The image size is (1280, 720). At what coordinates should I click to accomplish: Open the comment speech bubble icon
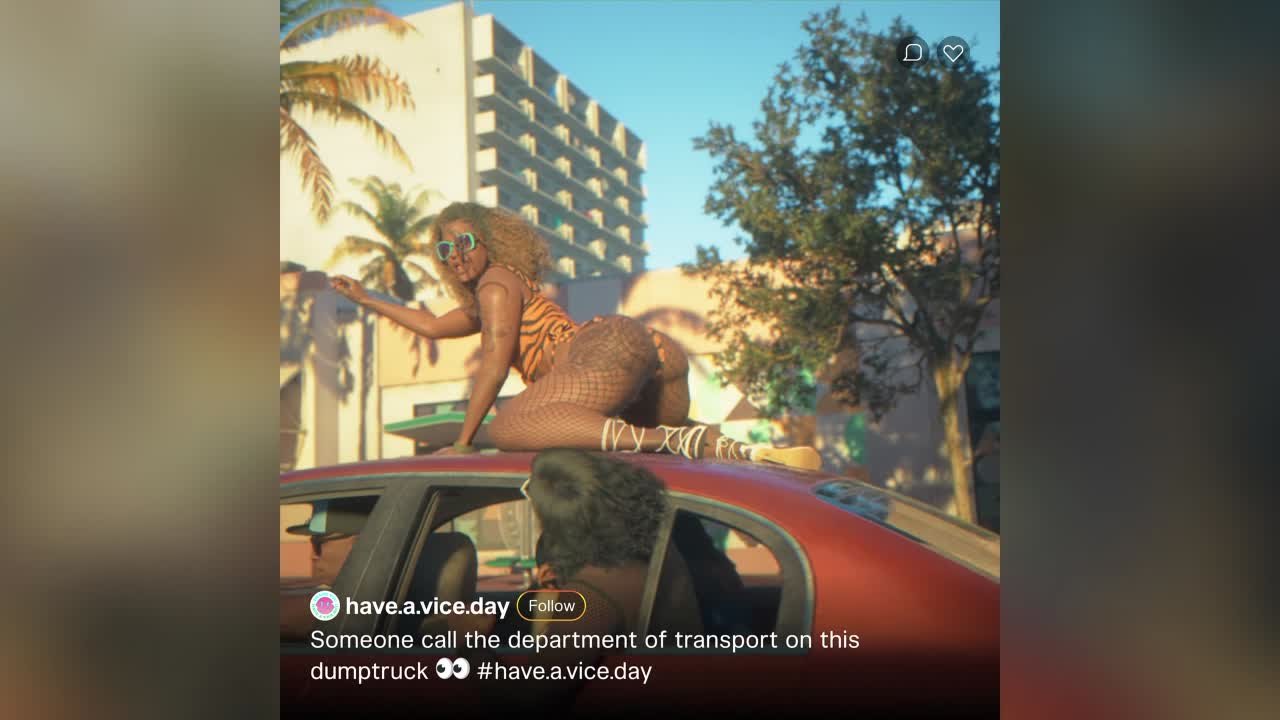[912, 53]
